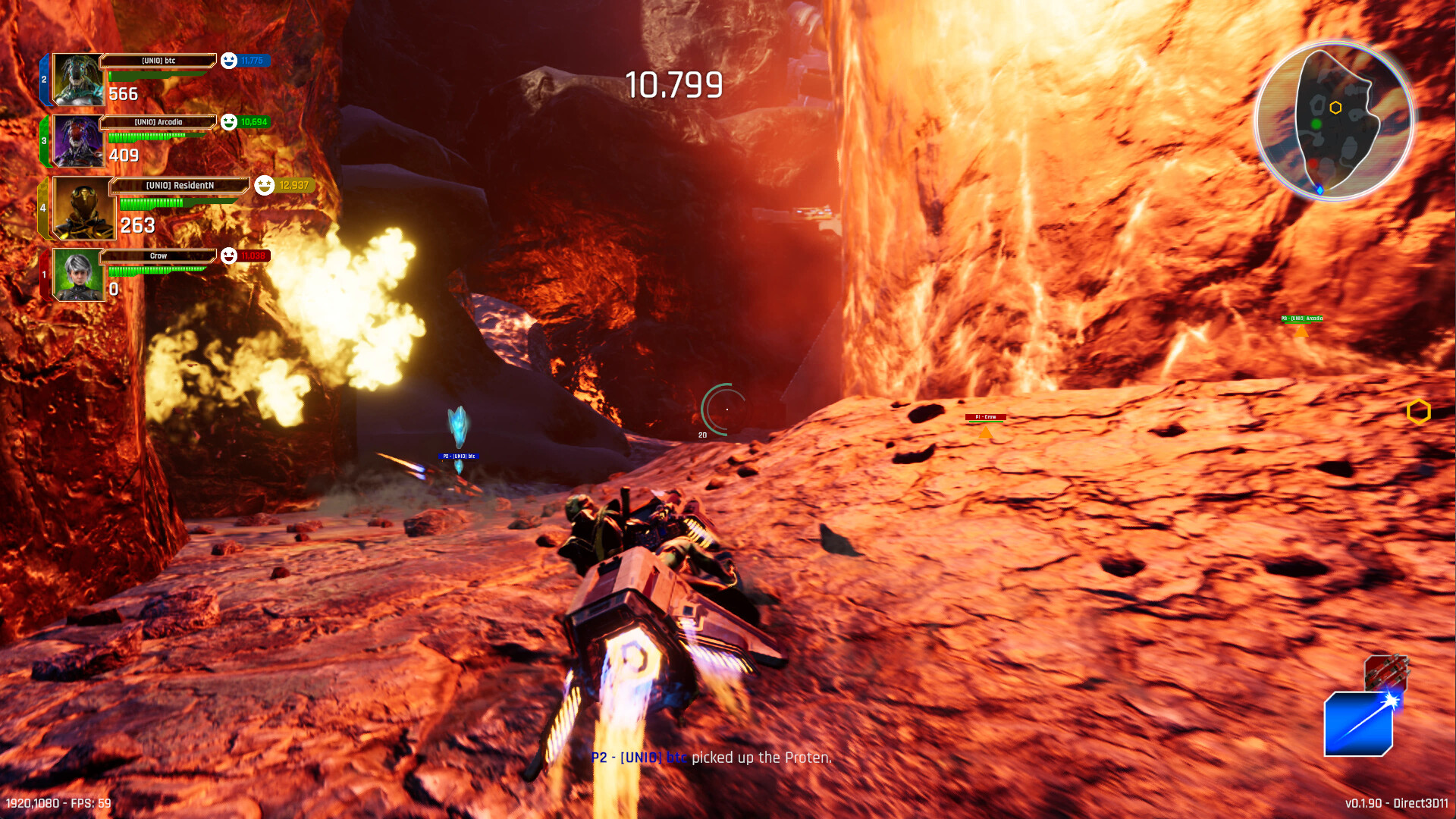Click the yellow hexagon icon on the minimap
Viewport: 1456px width, 819px height.
tap(1335, 108)
